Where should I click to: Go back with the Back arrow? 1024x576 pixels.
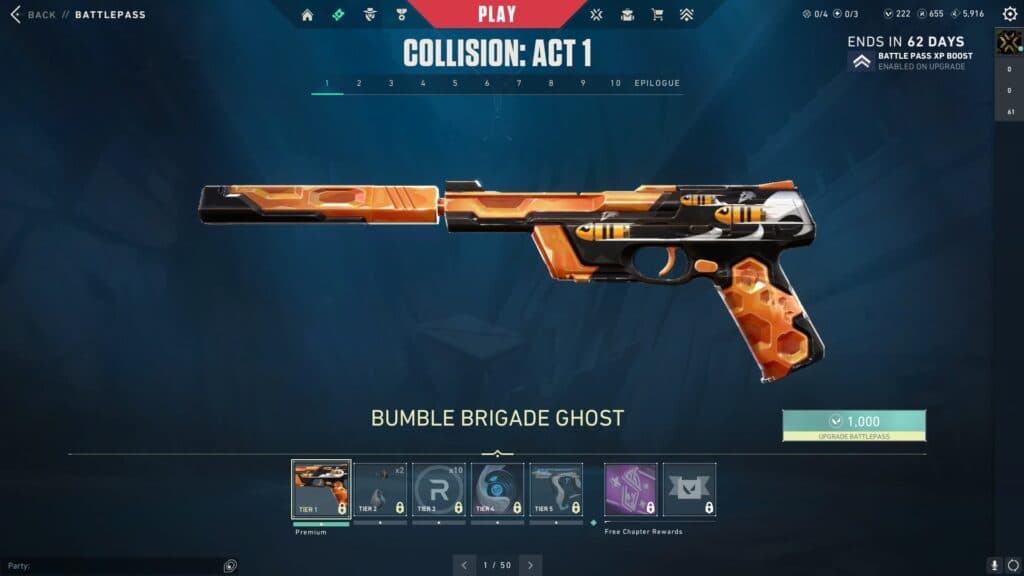[15, 15]
